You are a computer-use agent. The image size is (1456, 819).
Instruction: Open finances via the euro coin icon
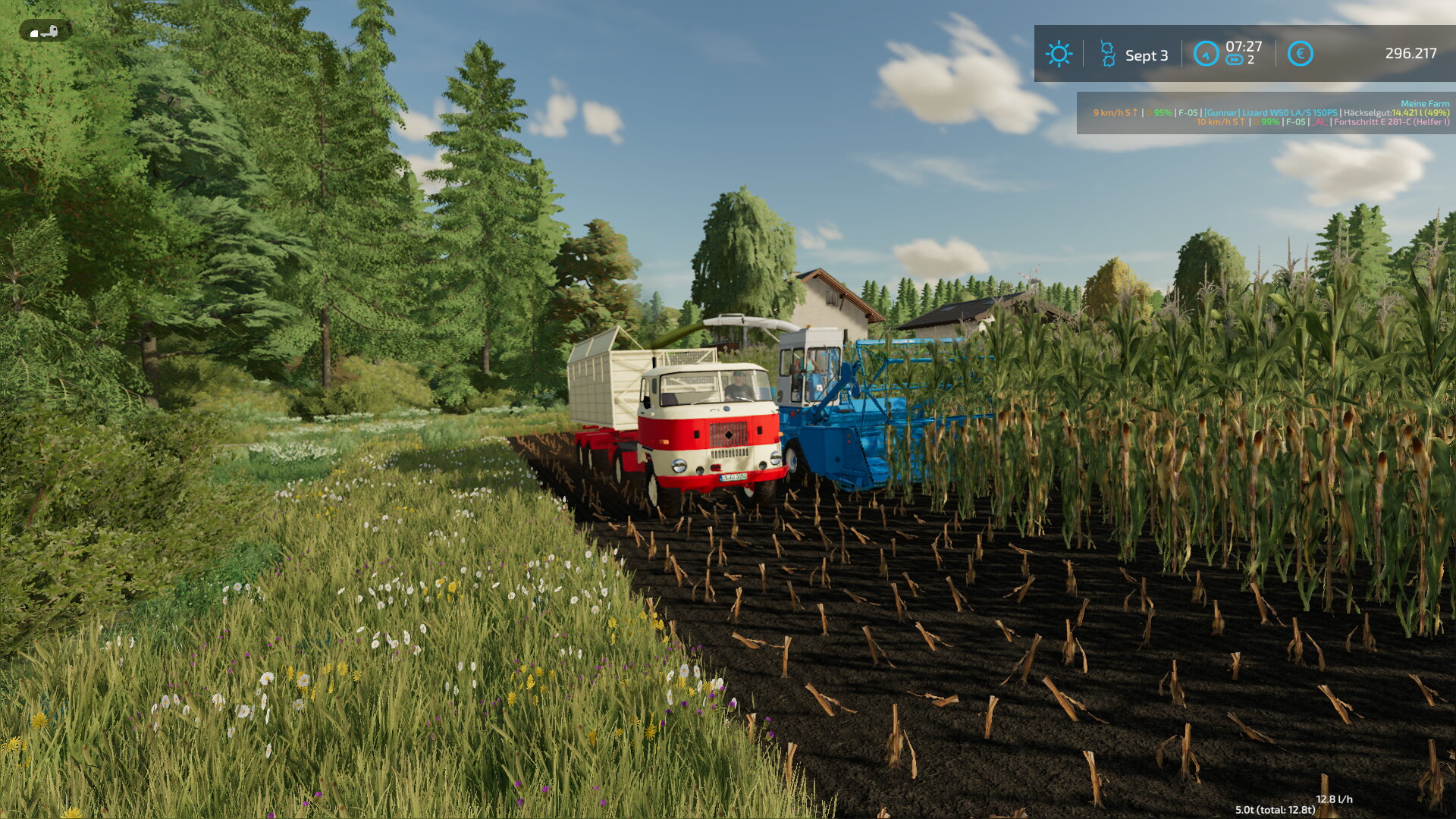(1300, 54)
